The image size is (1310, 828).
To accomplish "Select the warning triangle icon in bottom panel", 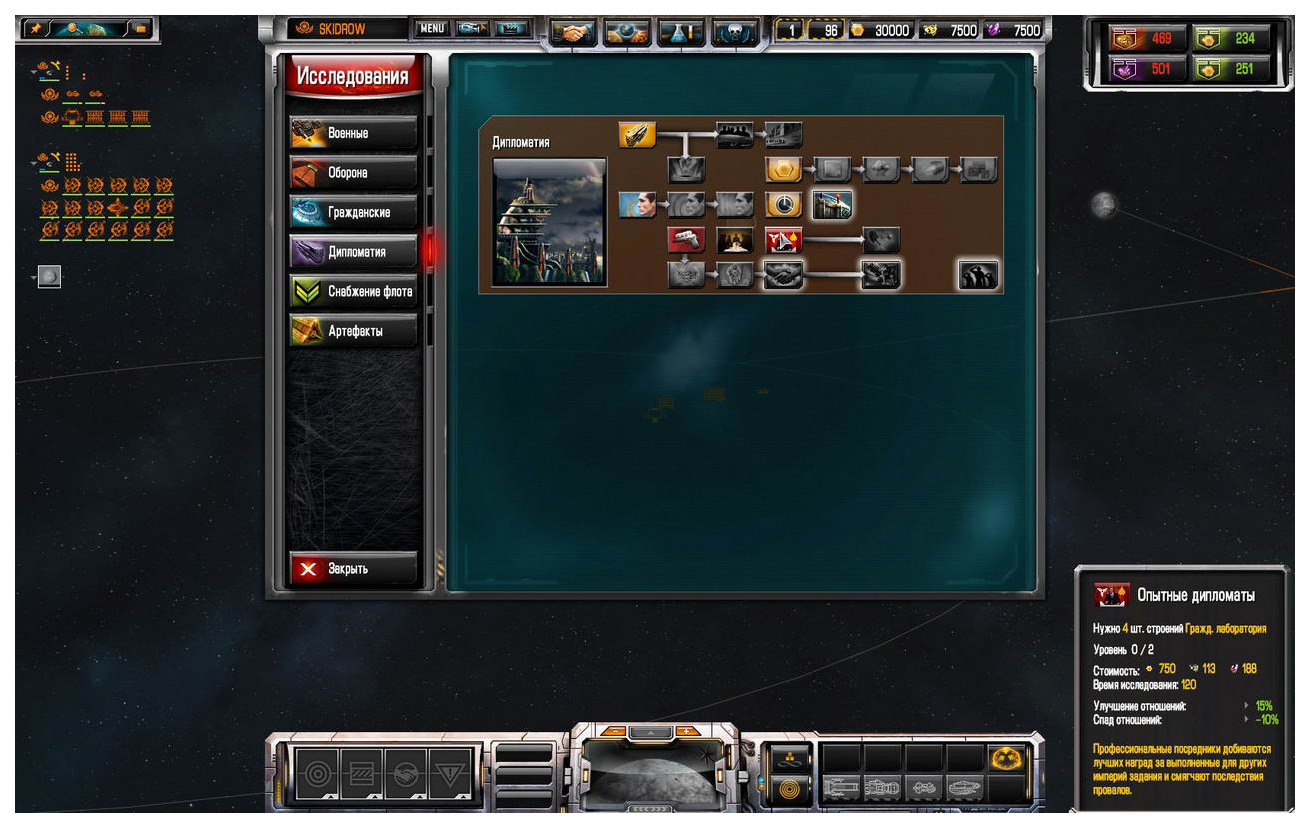I will click(x=448, y=773).
